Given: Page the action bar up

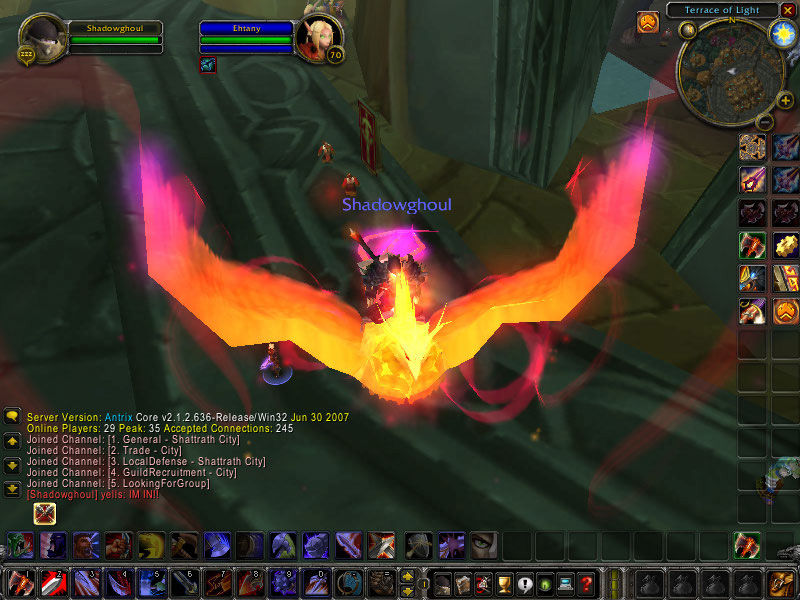Looking at the screenshot, I should 407,576.
